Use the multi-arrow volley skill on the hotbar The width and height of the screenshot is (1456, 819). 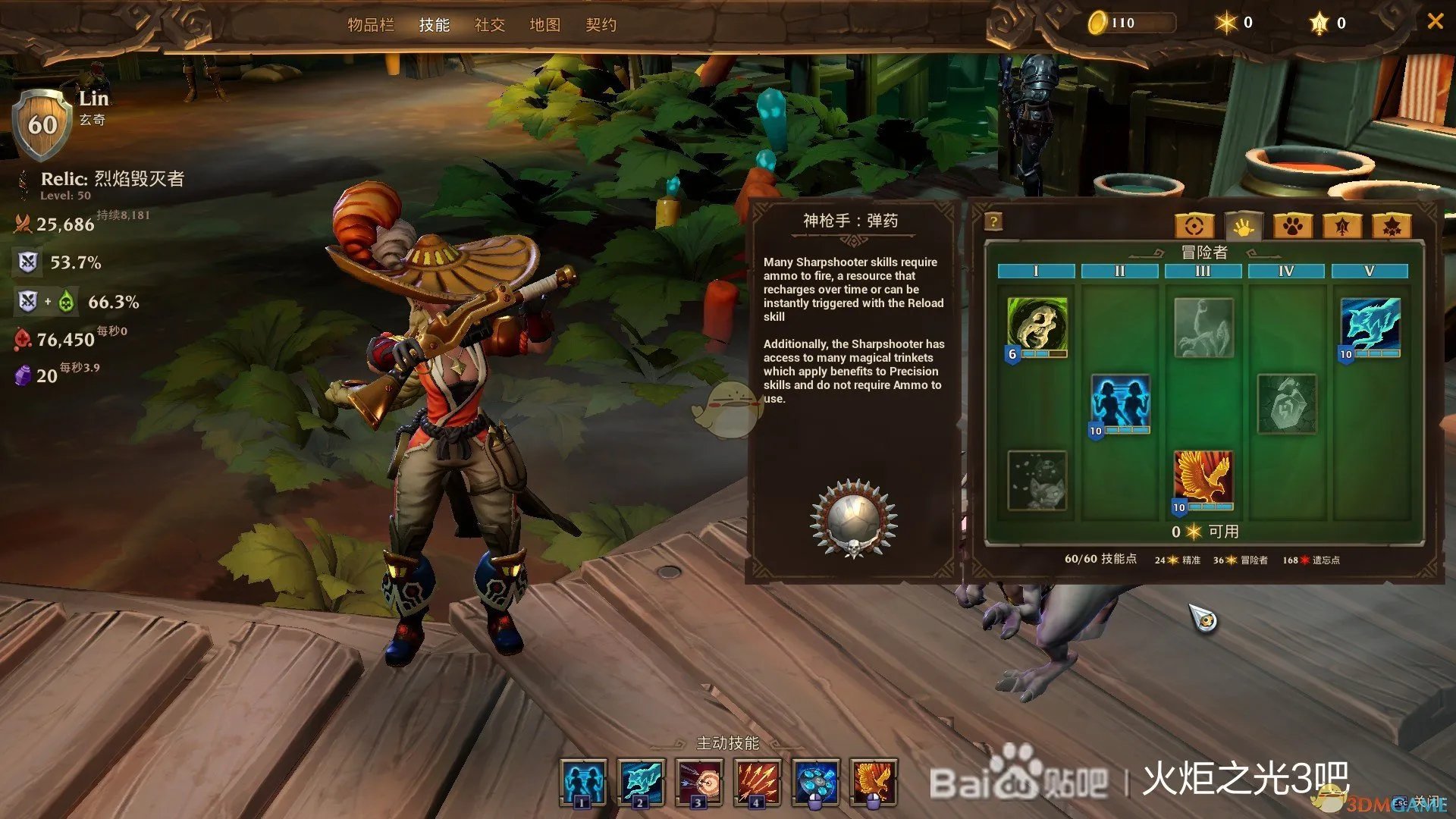click(757, 782)
